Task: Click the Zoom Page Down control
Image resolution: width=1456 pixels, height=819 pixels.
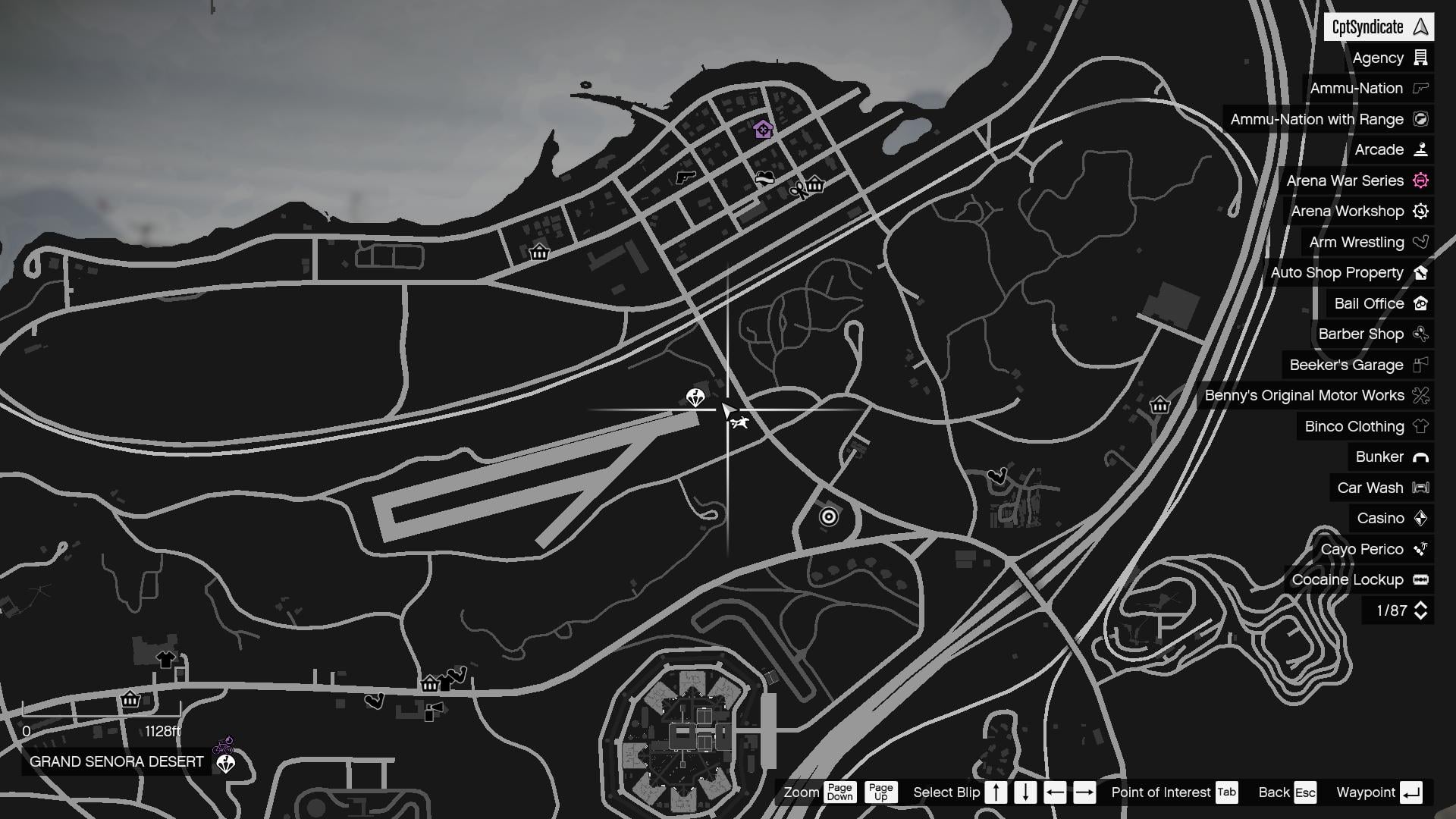Action: (x=840, y=792)
